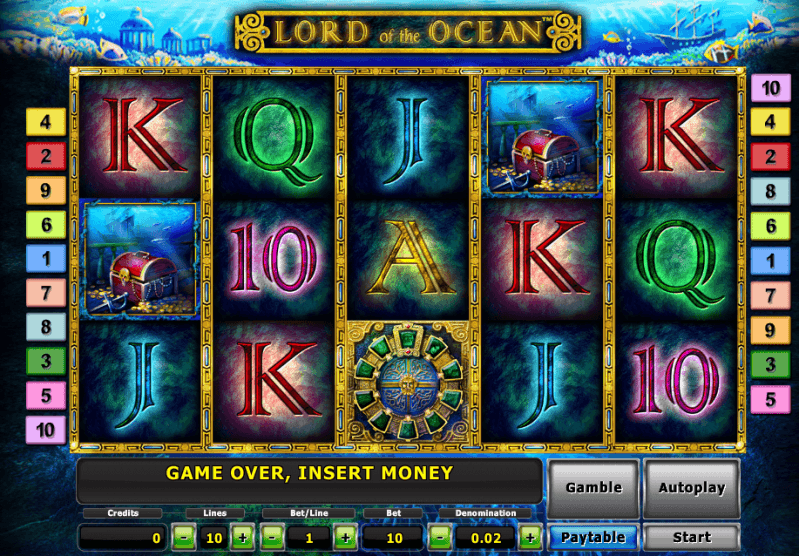
Task: Decrease the number of Lines
Action: click(x=184, y=538)
